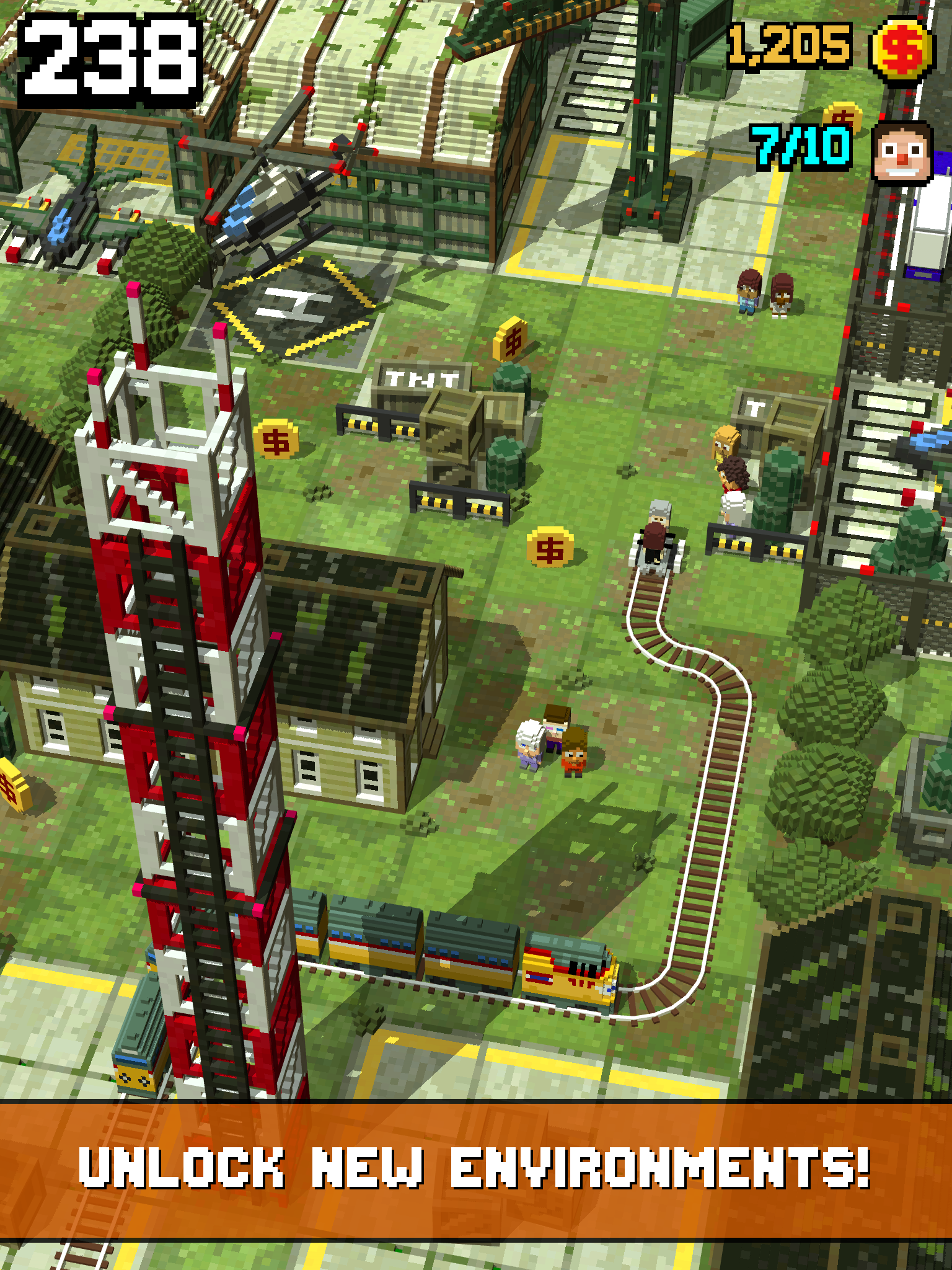952x1270 pixels.
Task: Select the blonde pedestrian by the barrier
Action: [x=726, y=442]
